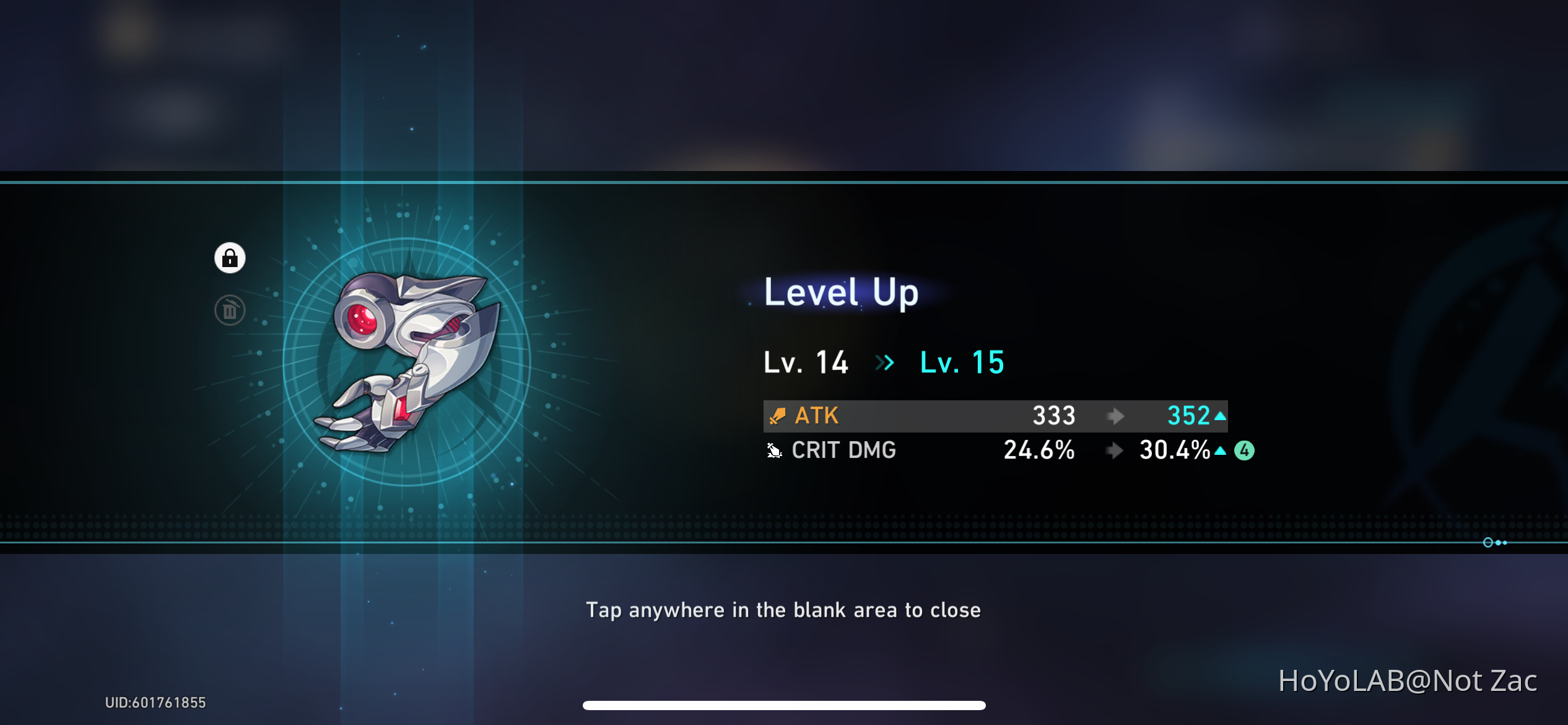Click the CRIT DMG stat icon
Image resolution: width=1568 pixels, height=725 pixels.
(773, 450)
